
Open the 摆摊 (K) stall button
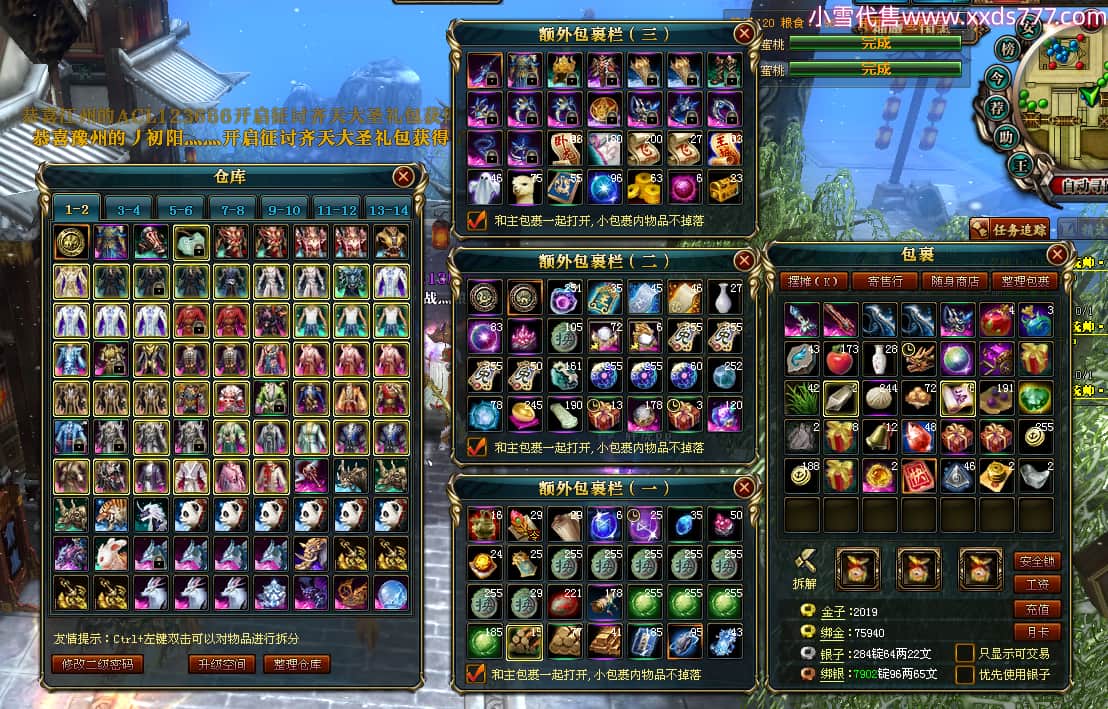tap(816, 281)
